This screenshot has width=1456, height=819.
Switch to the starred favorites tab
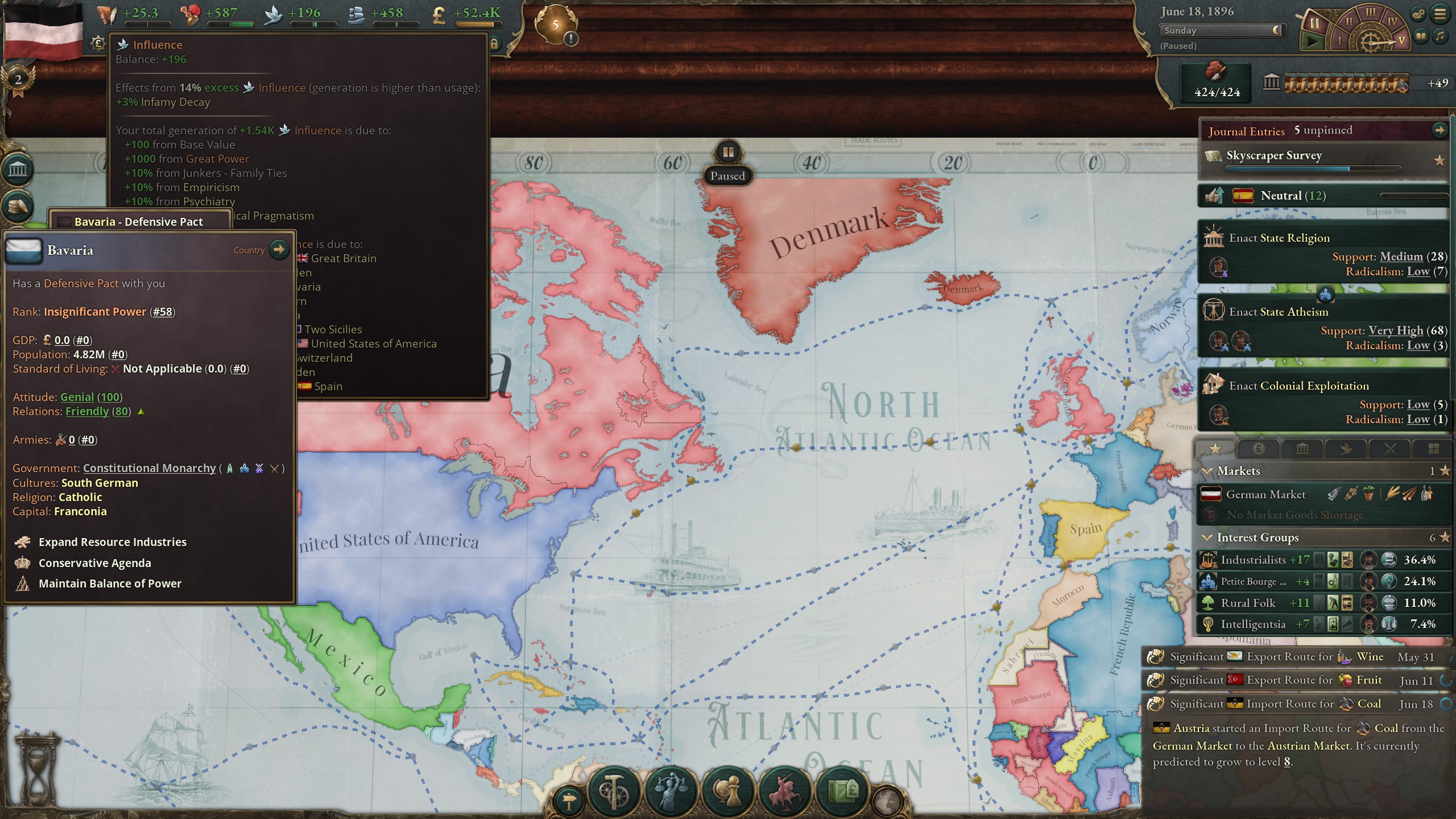coord(1215,449)
